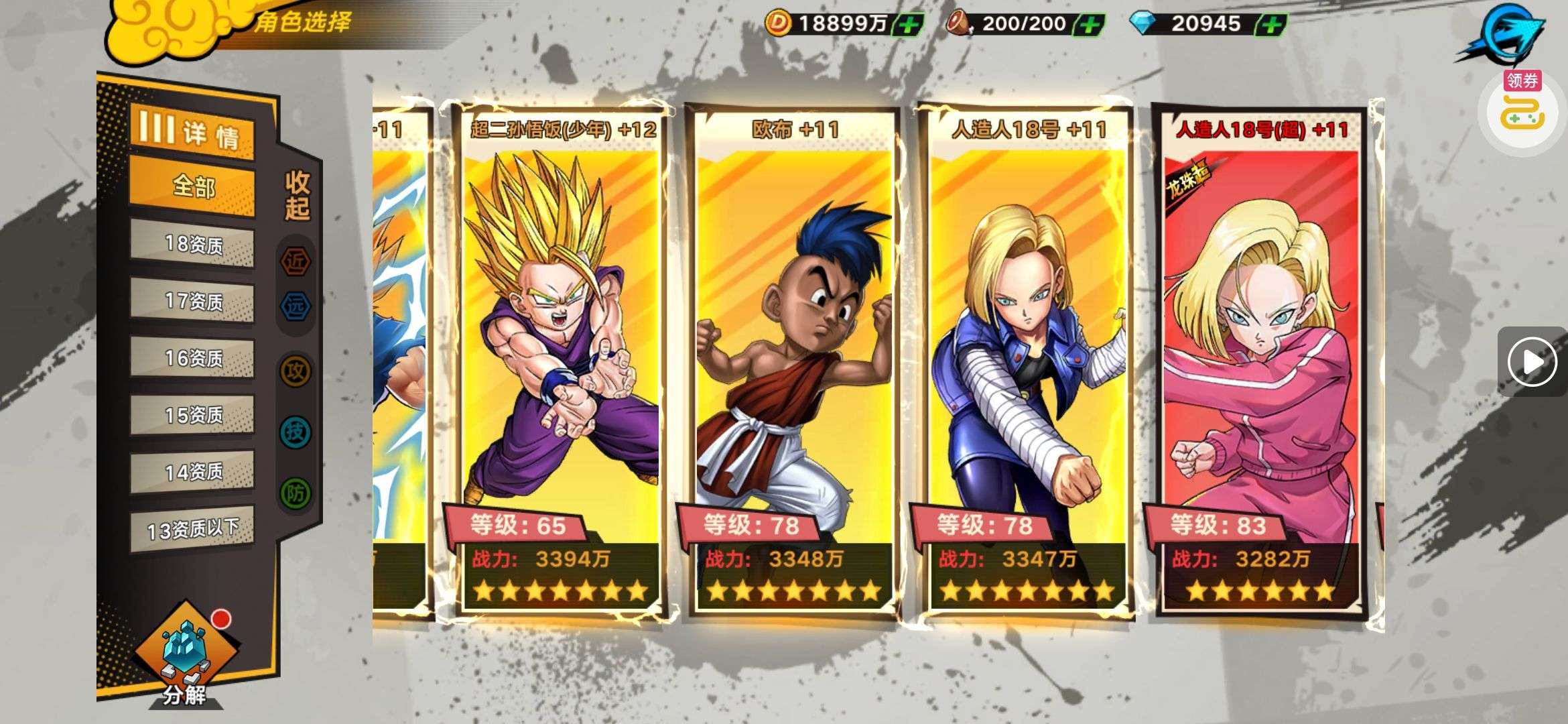Toggle the 防 defense type filter

point(296,494)
